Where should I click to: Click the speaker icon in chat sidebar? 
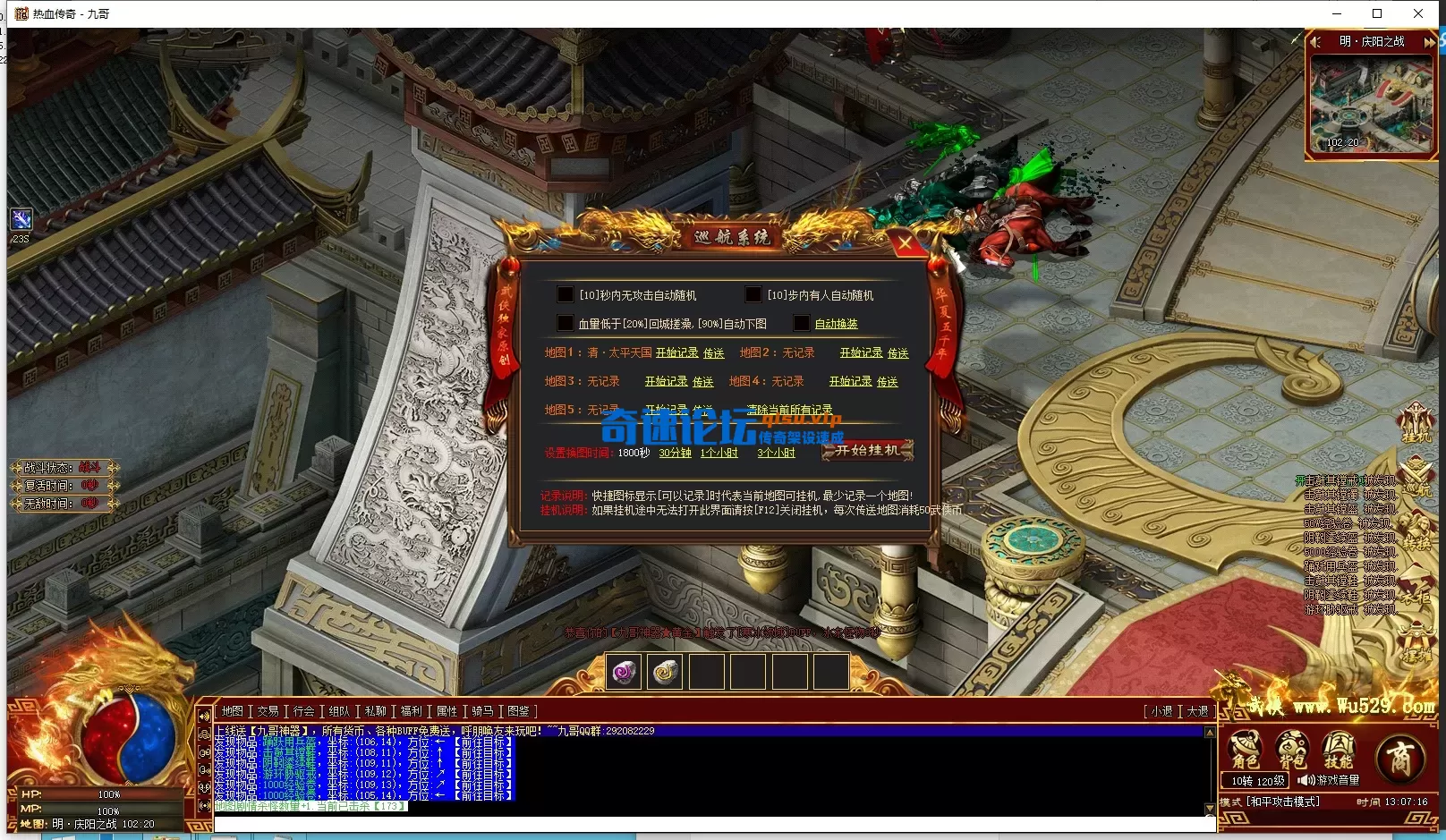[x=205, y=805]
